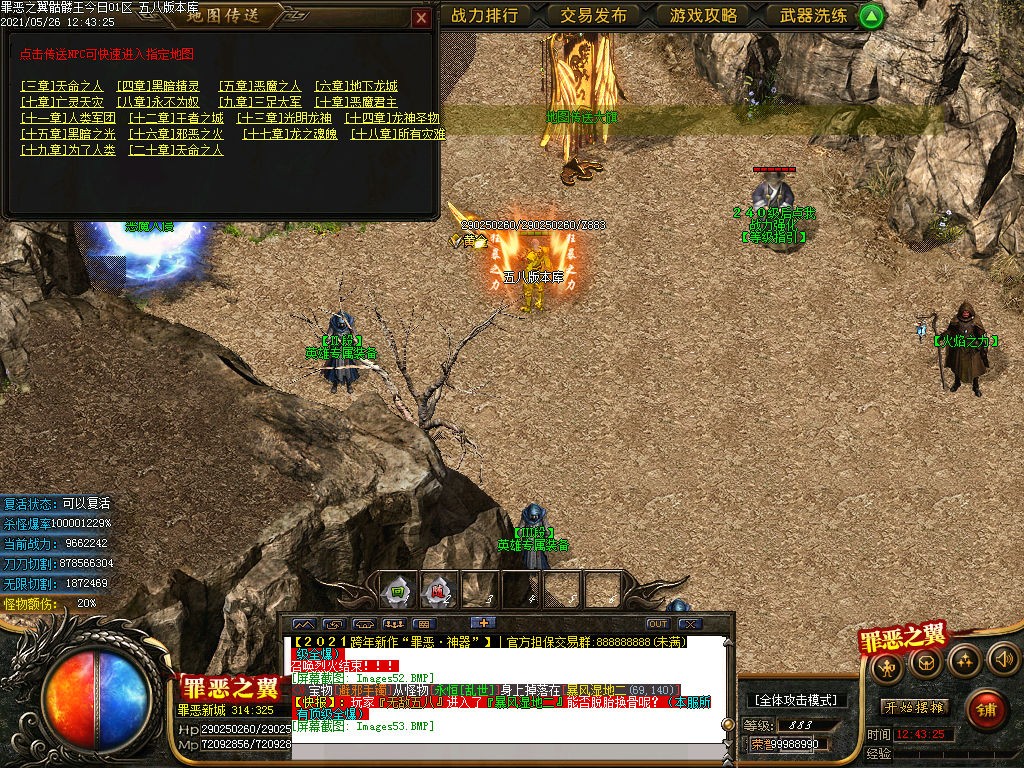This screenshot has width=1024, height=768.
Task: Open the bag chest icon
Action: (926, 661)
